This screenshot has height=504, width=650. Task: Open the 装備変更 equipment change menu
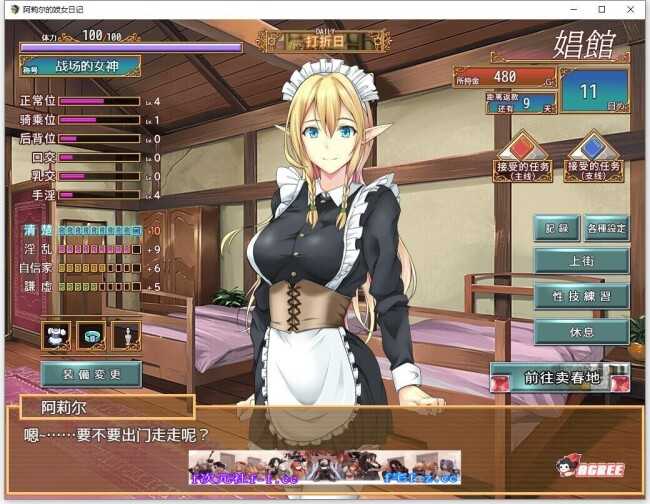[91, 374]
